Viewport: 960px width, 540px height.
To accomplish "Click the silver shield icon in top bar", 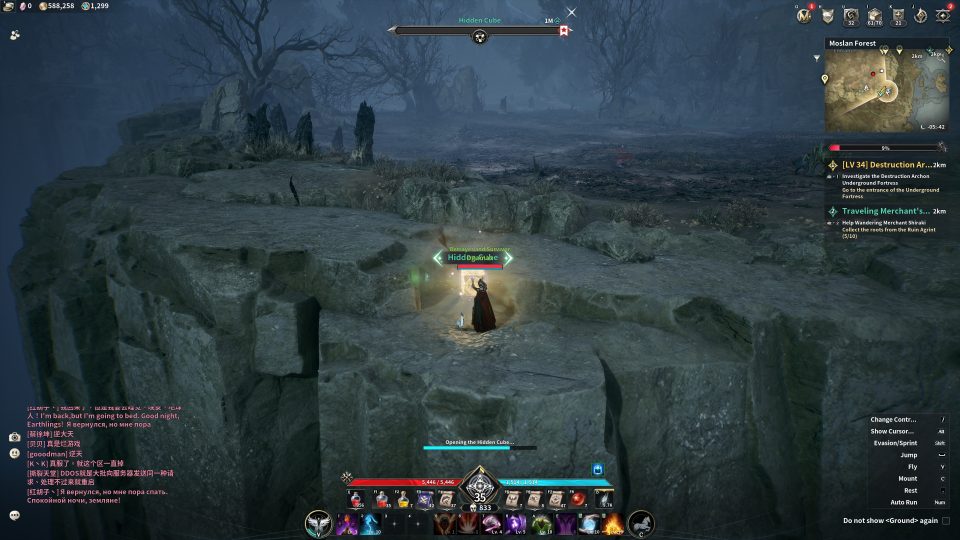I will tap(828, 15).
